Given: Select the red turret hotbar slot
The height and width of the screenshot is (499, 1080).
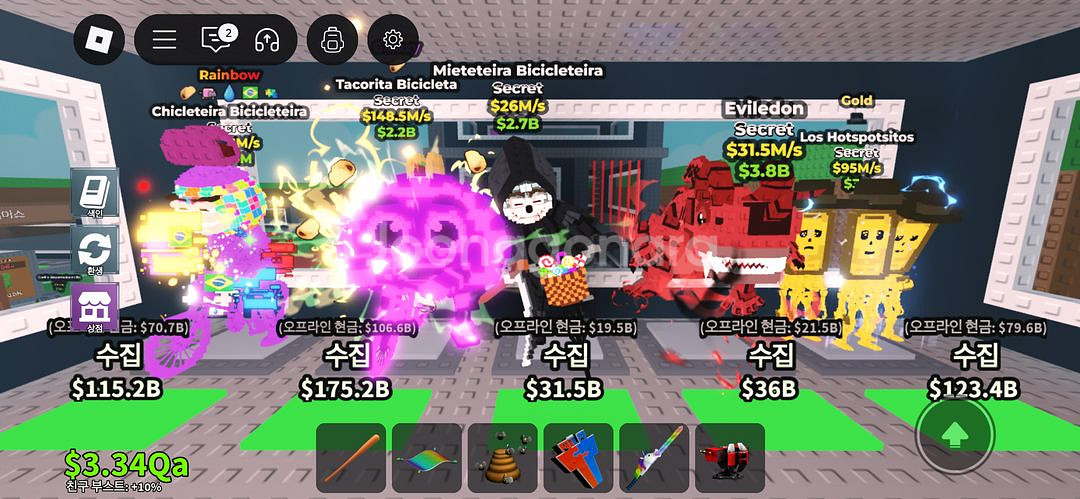Looking at the screenshot, I should [730, 457].
